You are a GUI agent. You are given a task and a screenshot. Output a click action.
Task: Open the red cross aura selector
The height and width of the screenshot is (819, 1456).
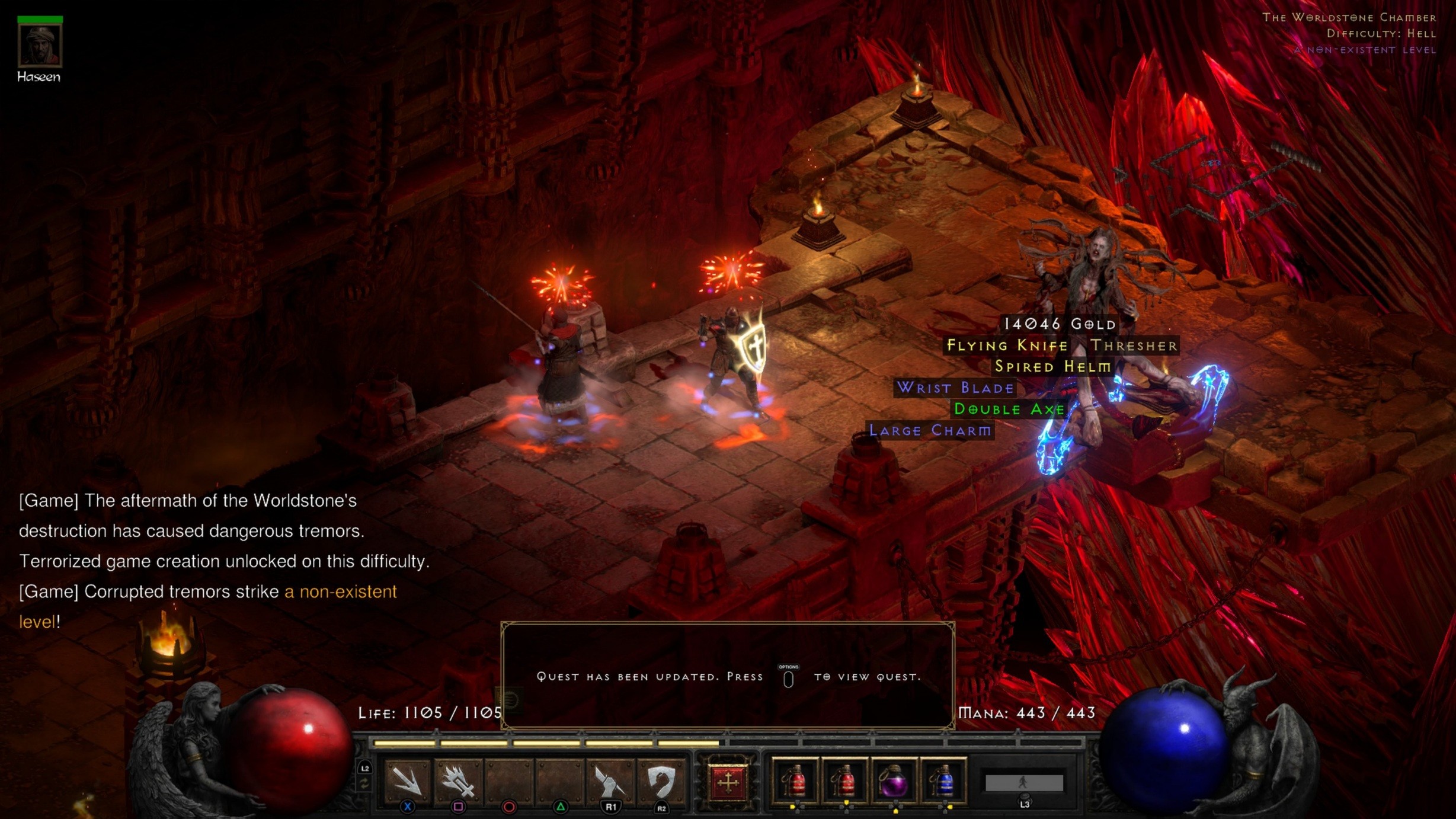pyautogui.click(x=728, y=782)
